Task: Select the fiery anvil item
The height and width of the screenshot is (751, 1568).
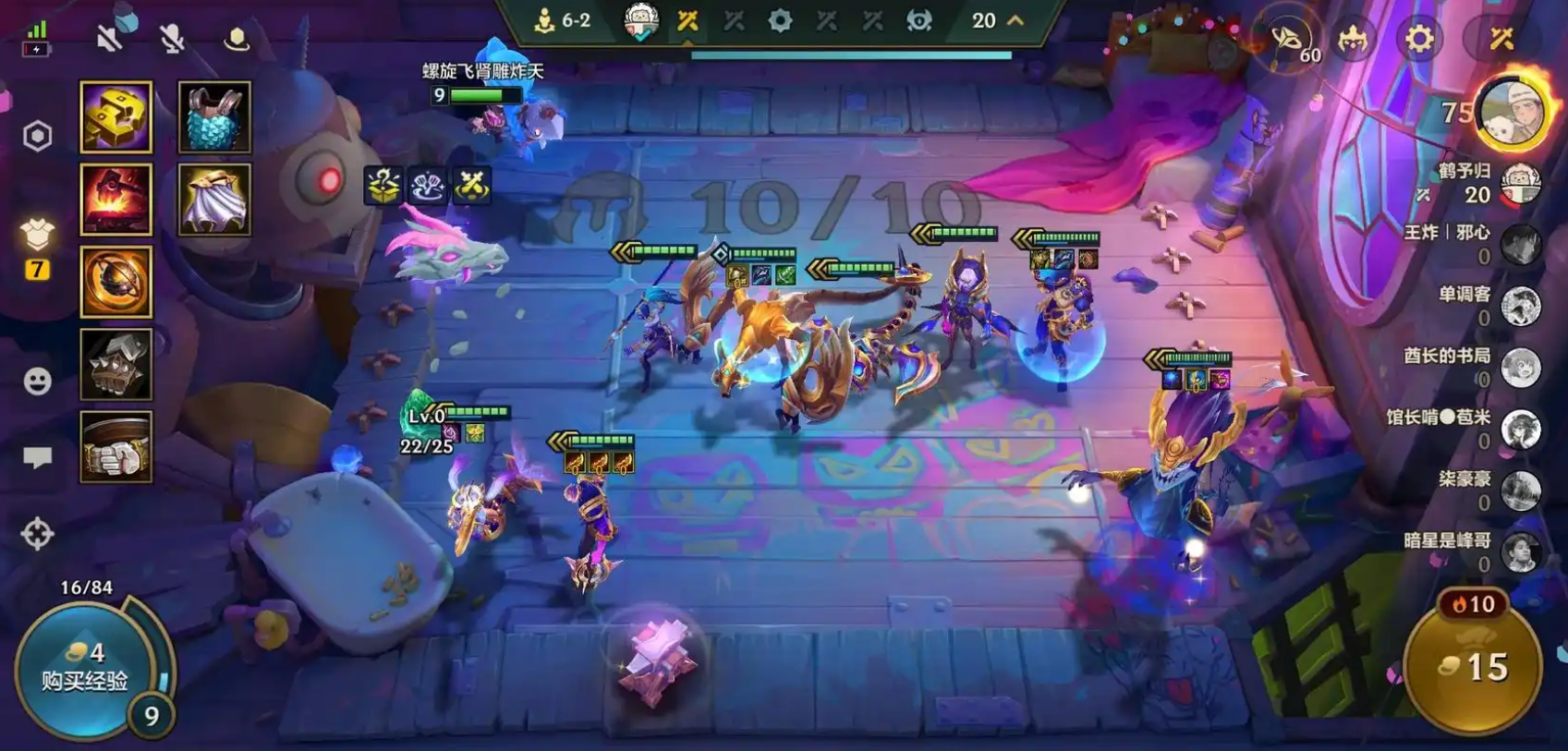Action: point(116,199)
